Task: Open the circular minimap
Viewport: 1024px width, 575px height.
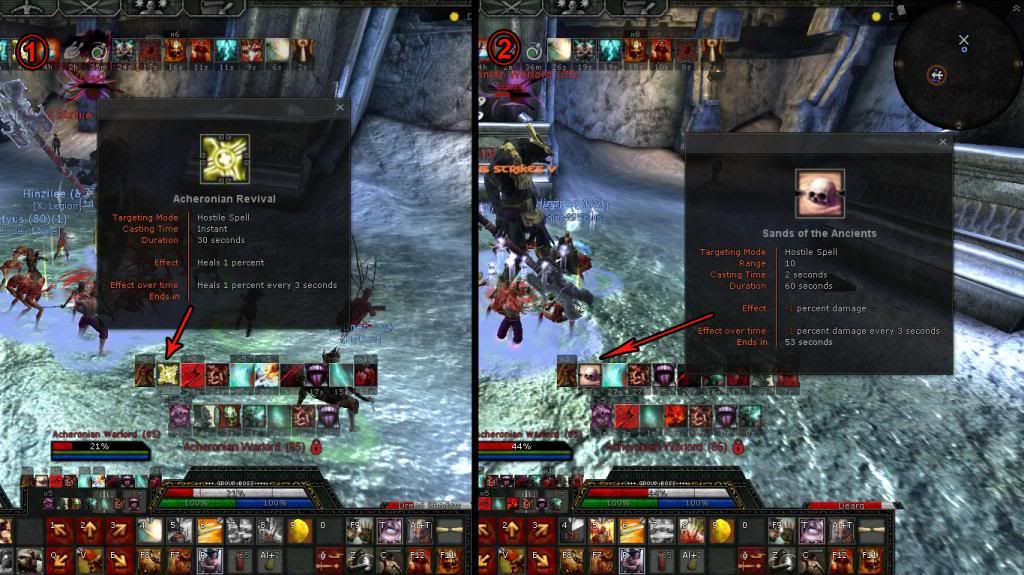Action: (x=958, y=72)
